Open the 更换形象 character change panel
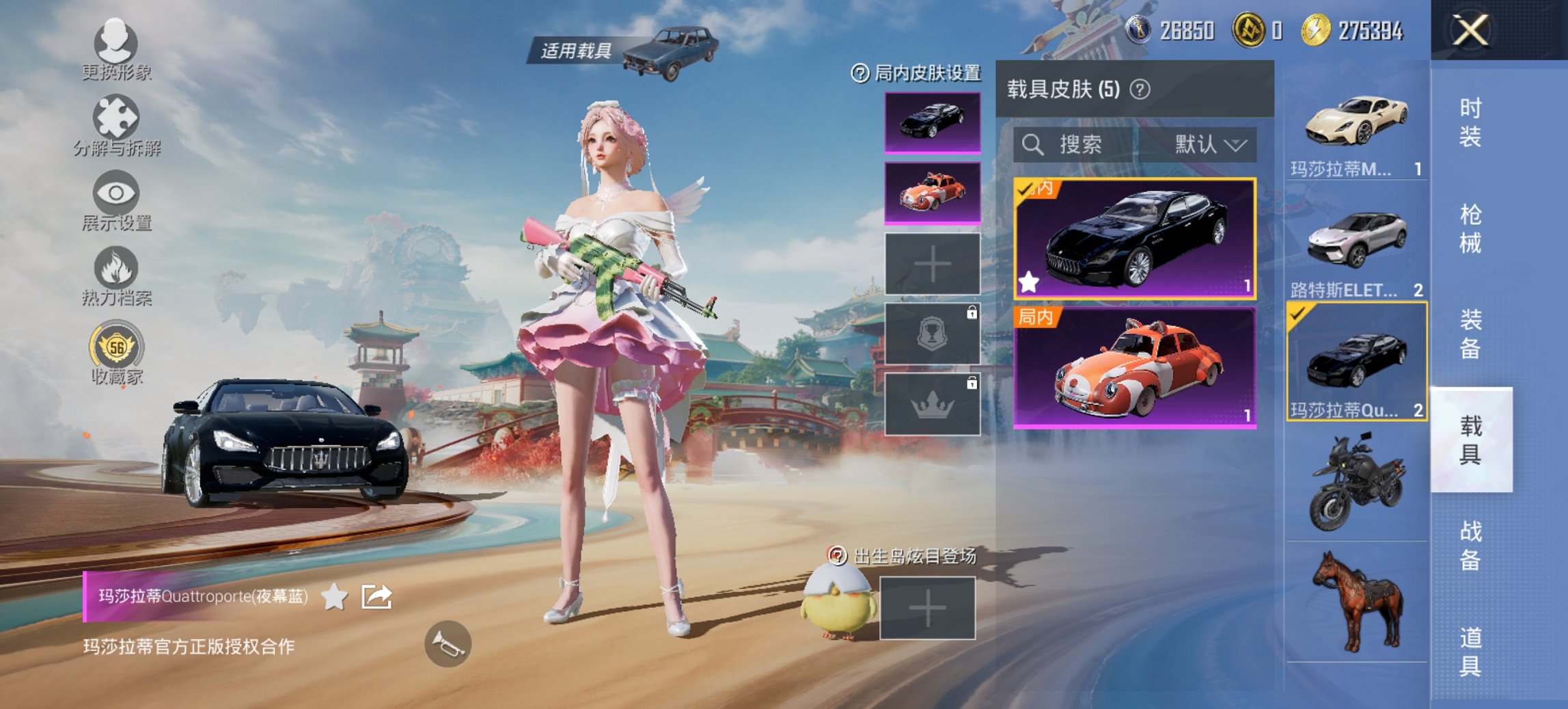The image size is (1568, 709). (116, 48)
